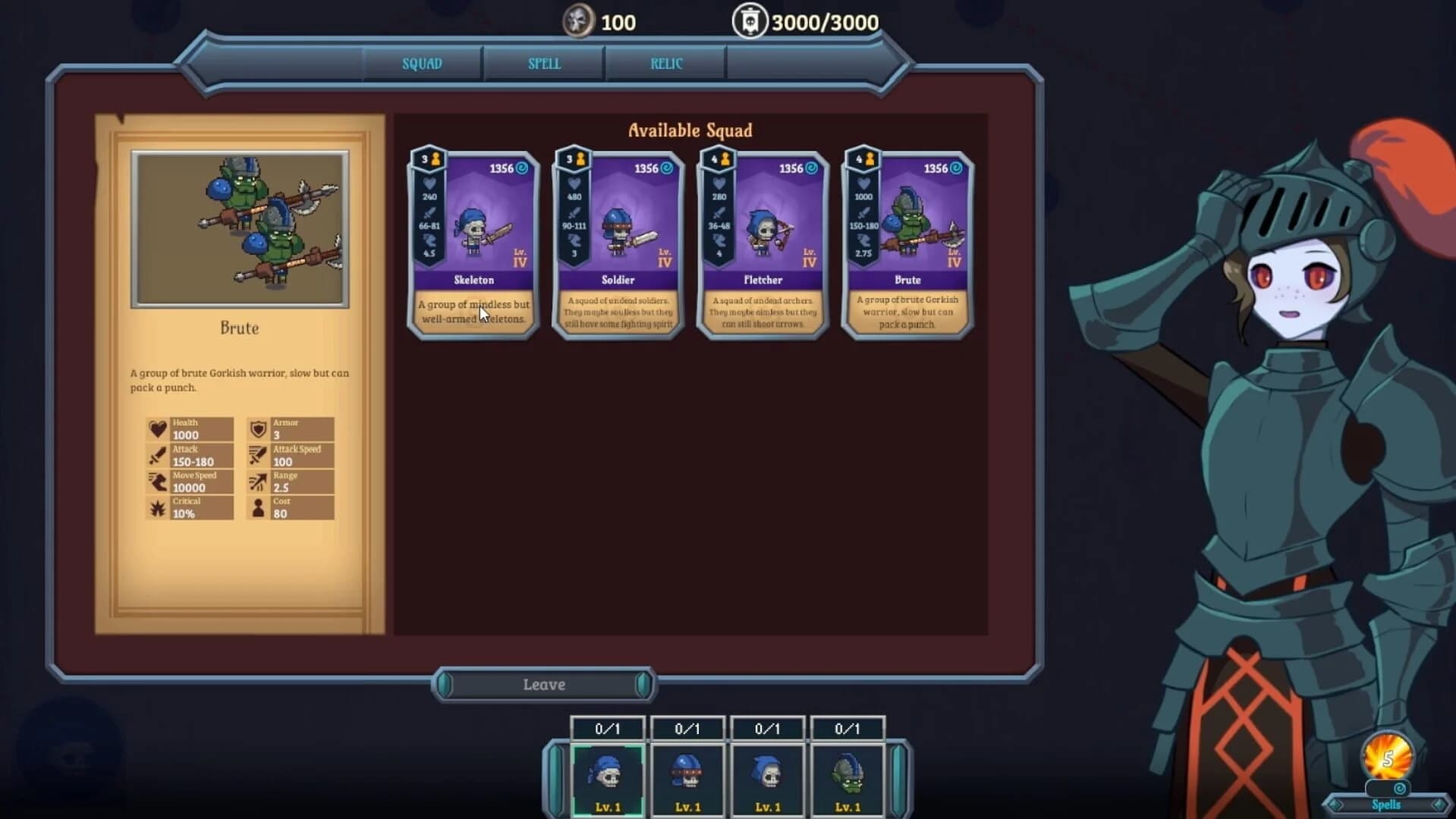Viewport: 1456px width, 819px height.
Task: Switch to the SPELL tab
Action: pyautogui.click(x=543, y=64)
